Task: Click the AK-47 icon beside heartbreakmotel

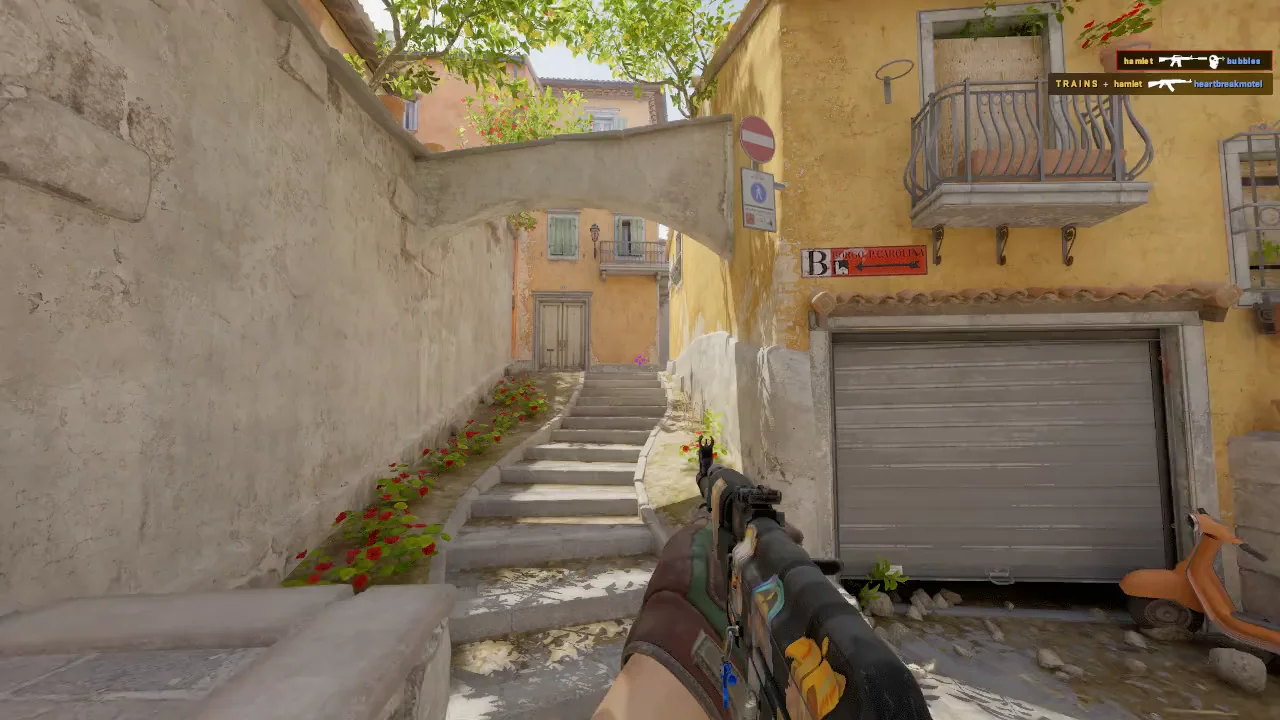Action: pyautogui.click(x=1169, y=83)
